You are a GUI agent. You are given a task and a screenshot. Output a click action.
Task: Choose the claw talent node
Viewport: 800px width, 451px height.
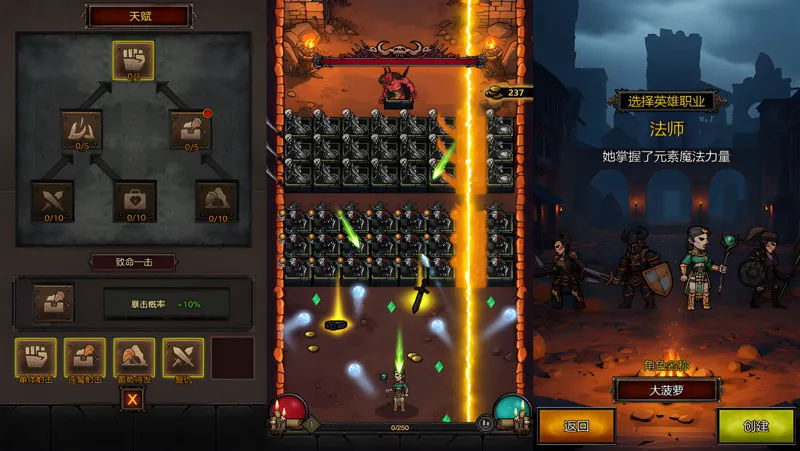click(x=81, y=129)
